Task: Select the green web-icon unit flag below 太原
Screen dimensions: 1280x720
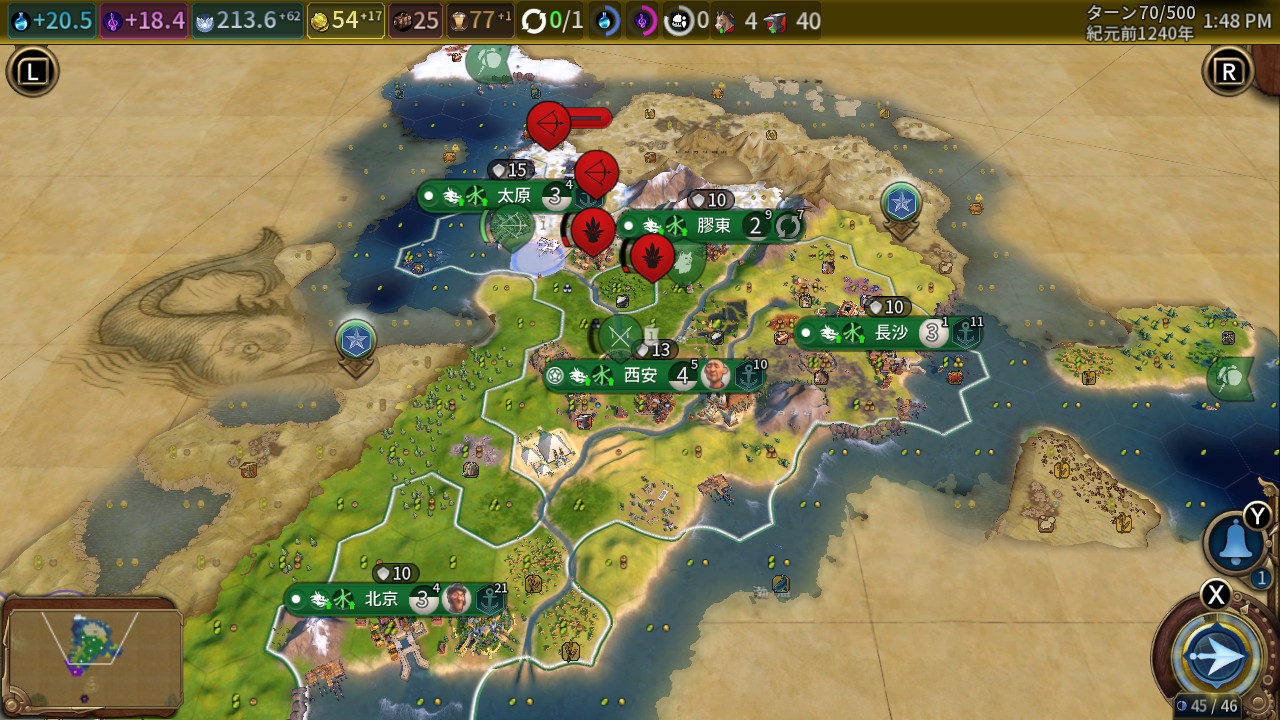Action: click(x=512, y=226)
